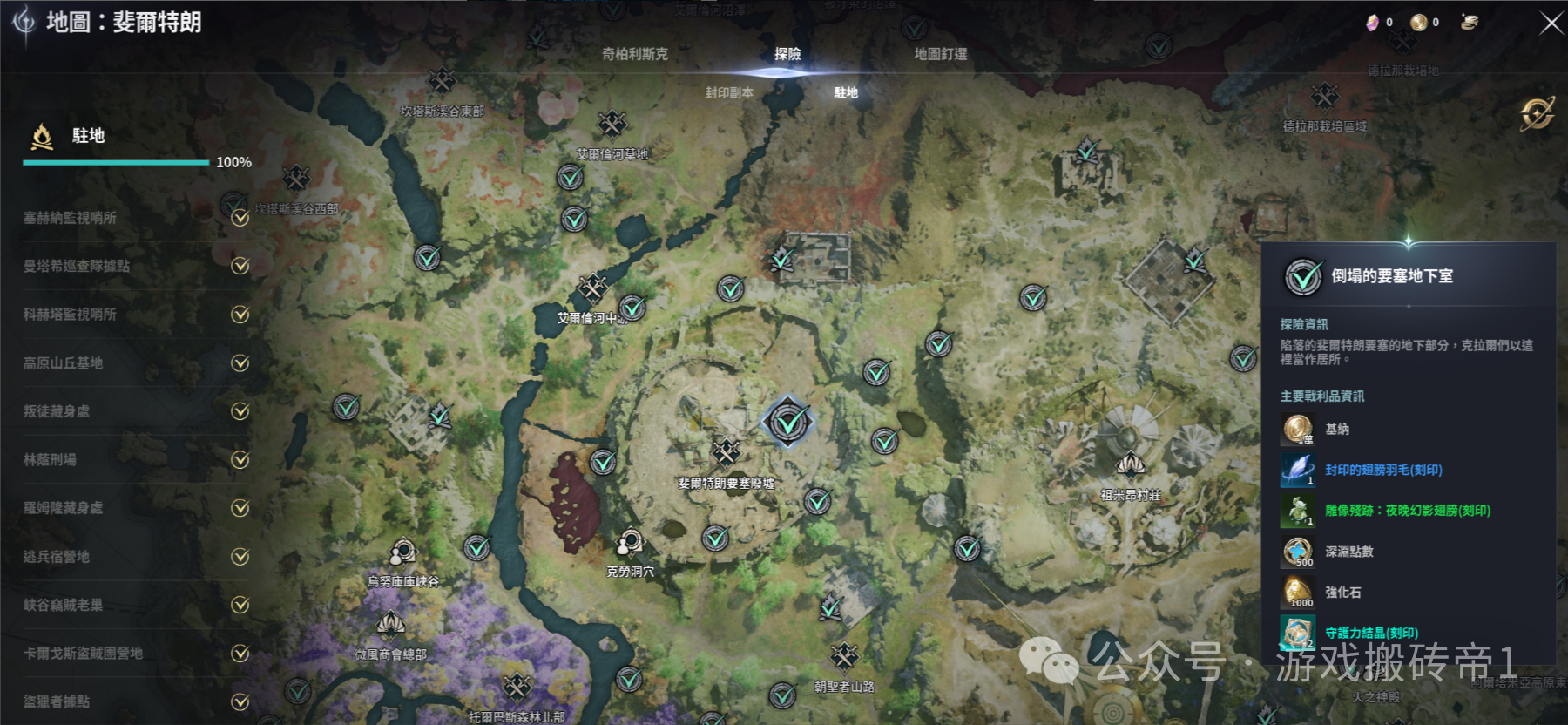Select the 封印副本 sub-tab
Viewport: 1568px width, 725px height.
729,92
